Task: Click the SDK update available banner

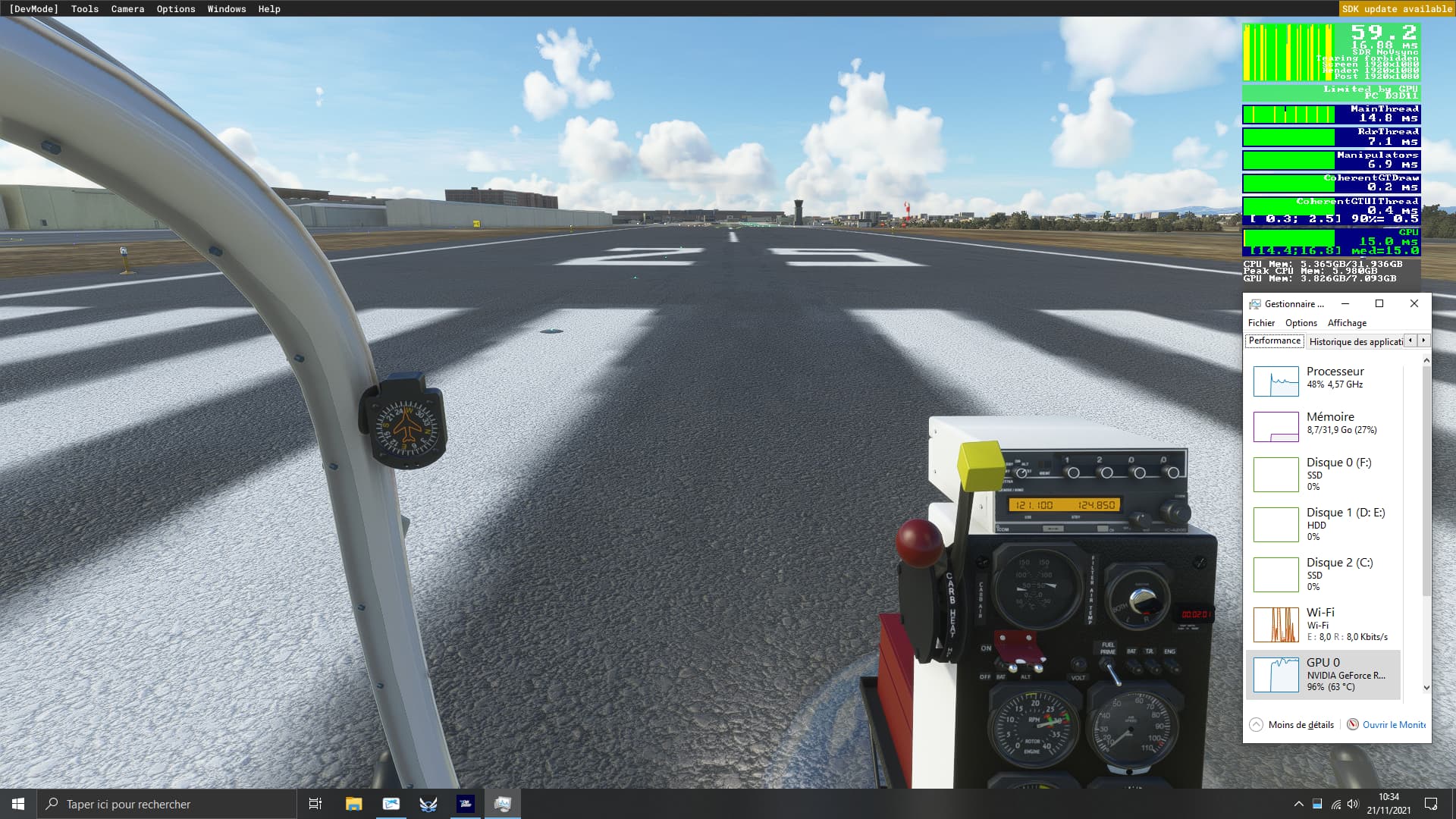Action: point(1396,8)
